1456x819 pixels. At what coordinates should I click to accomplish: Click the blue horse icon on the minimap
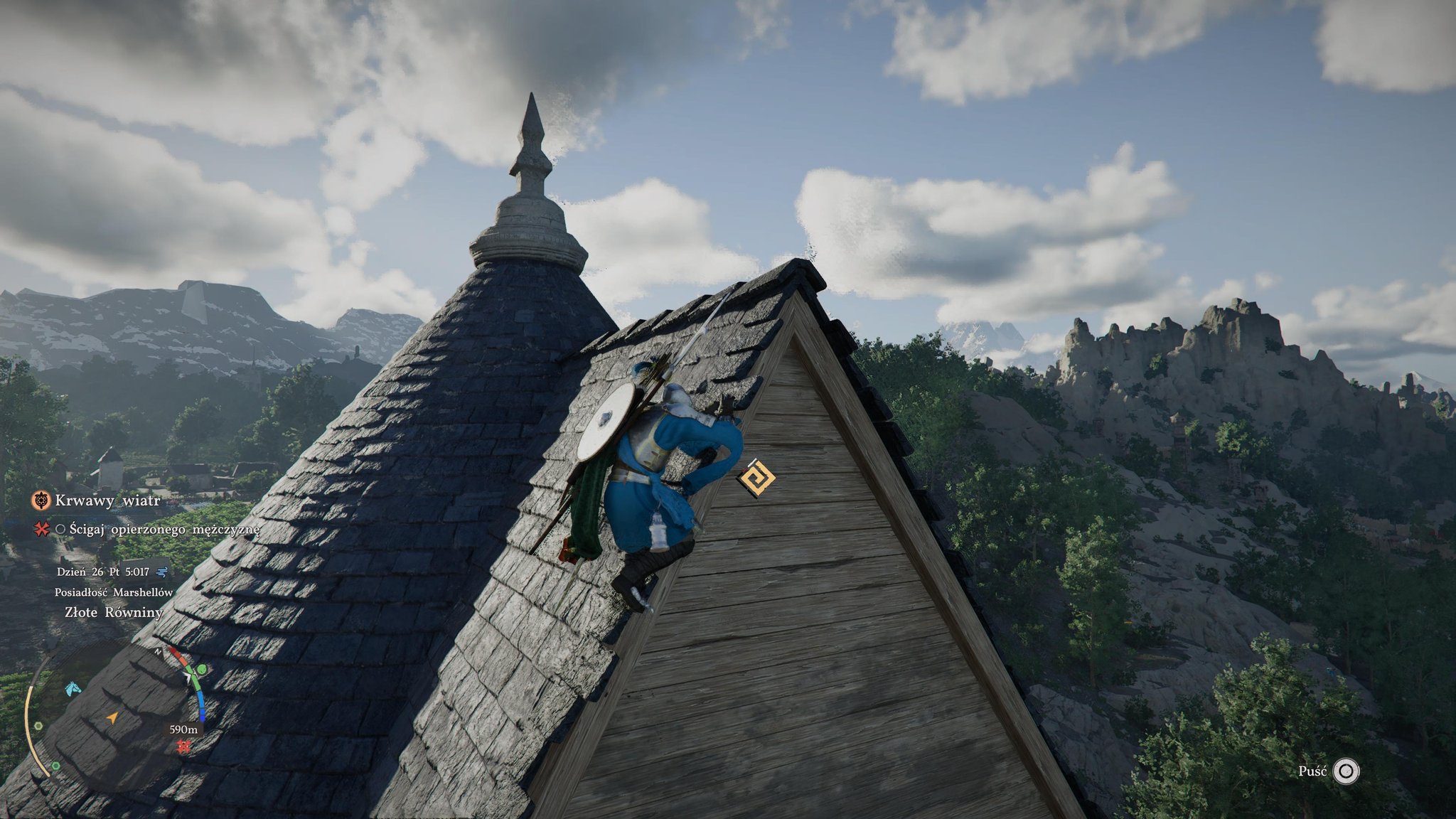(72, 689)
